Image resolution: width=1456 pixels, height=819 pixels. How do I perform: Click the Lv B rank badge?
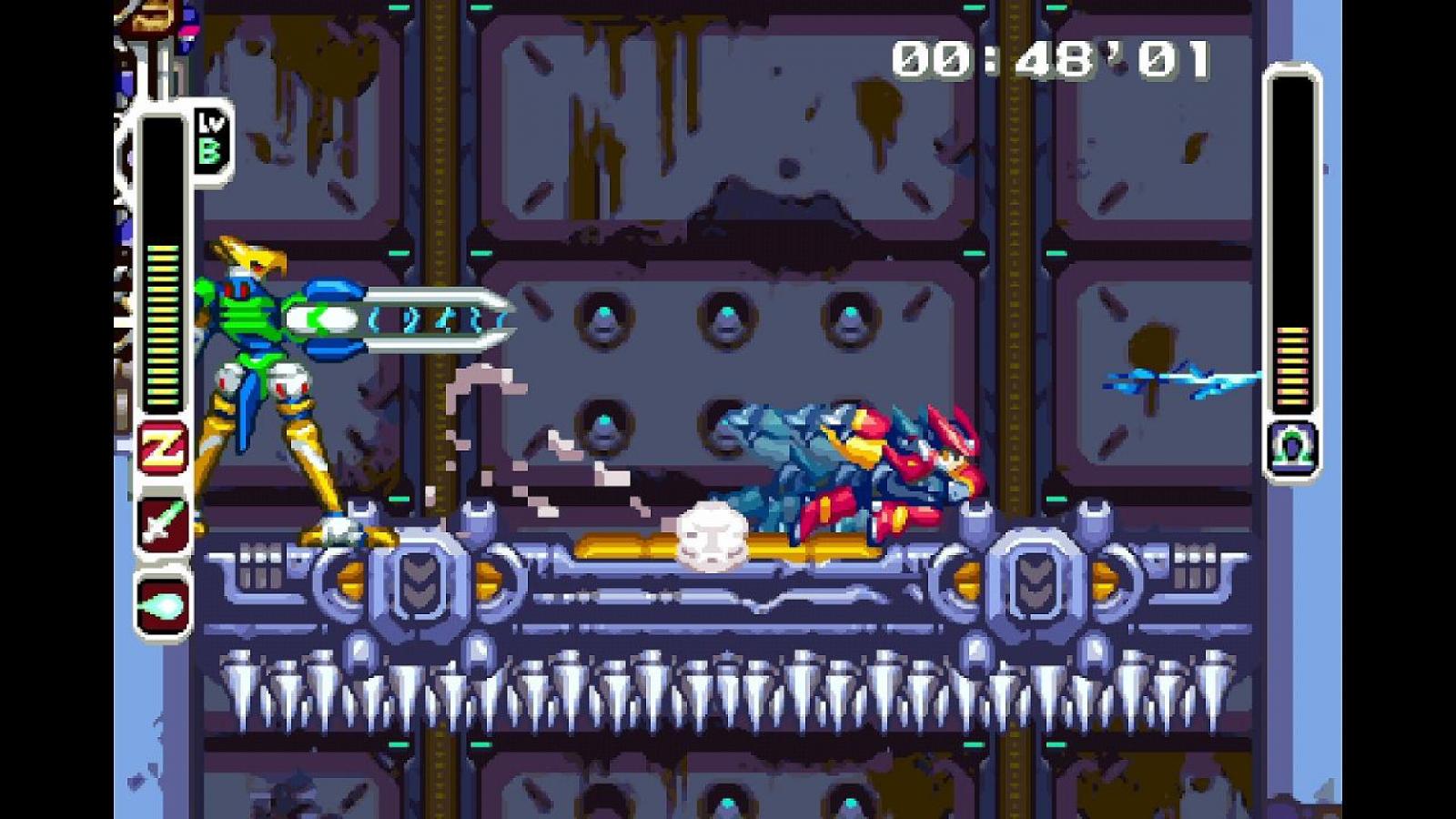point(210,141)
